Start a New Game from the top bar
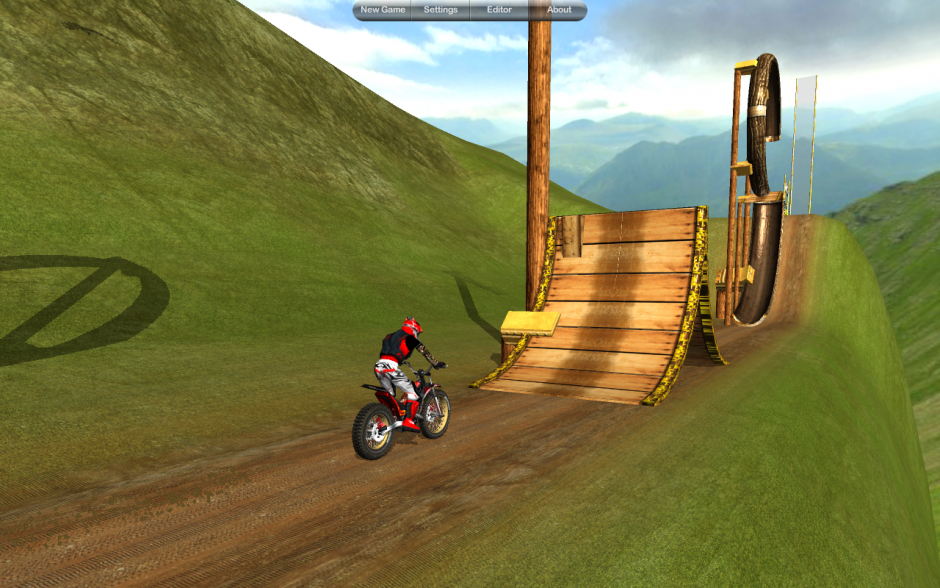940x588 pixels. (383, 10)
